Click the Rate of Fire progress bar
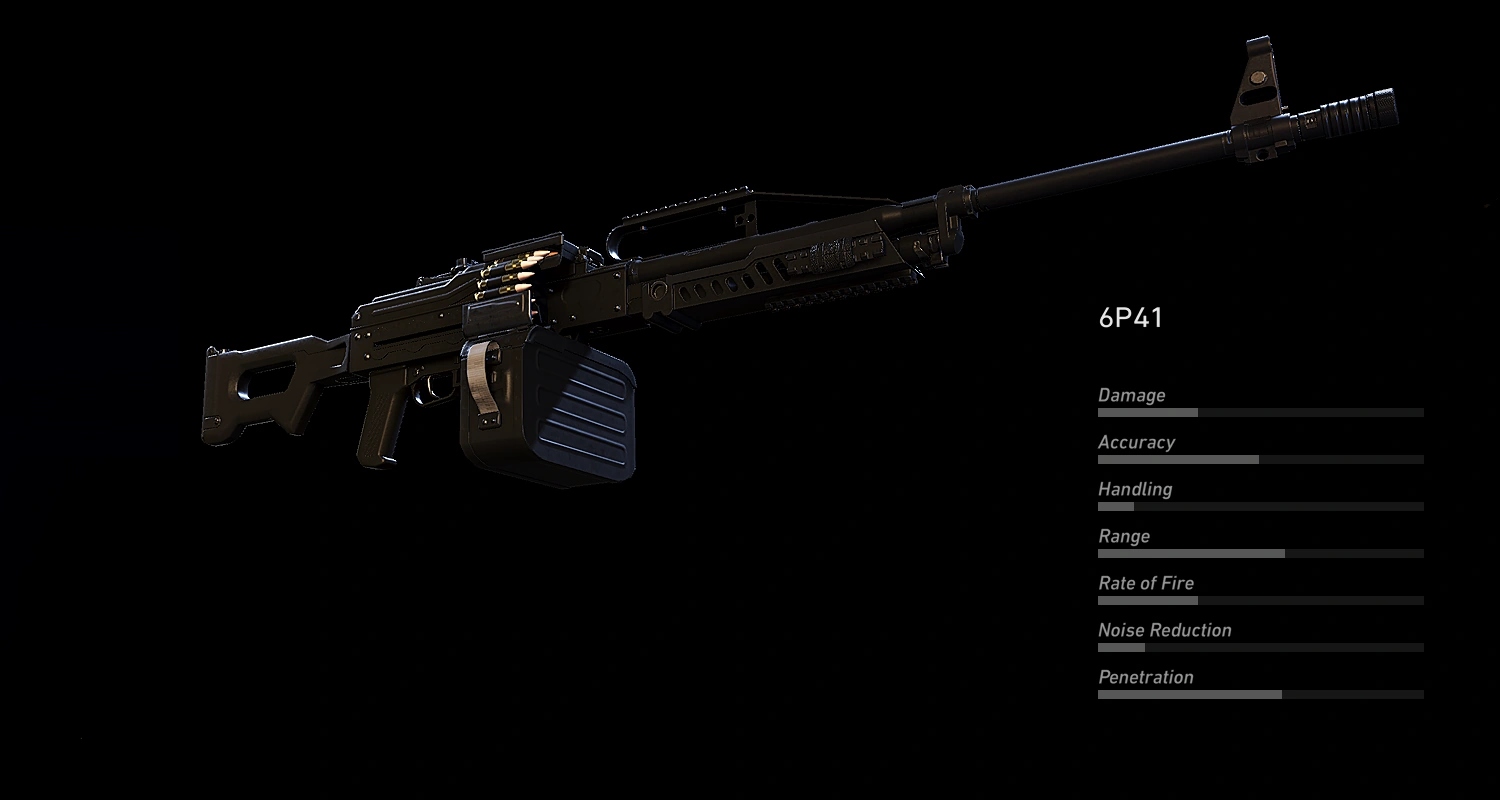This screenshot has height=800, width=1500. 1260,600
